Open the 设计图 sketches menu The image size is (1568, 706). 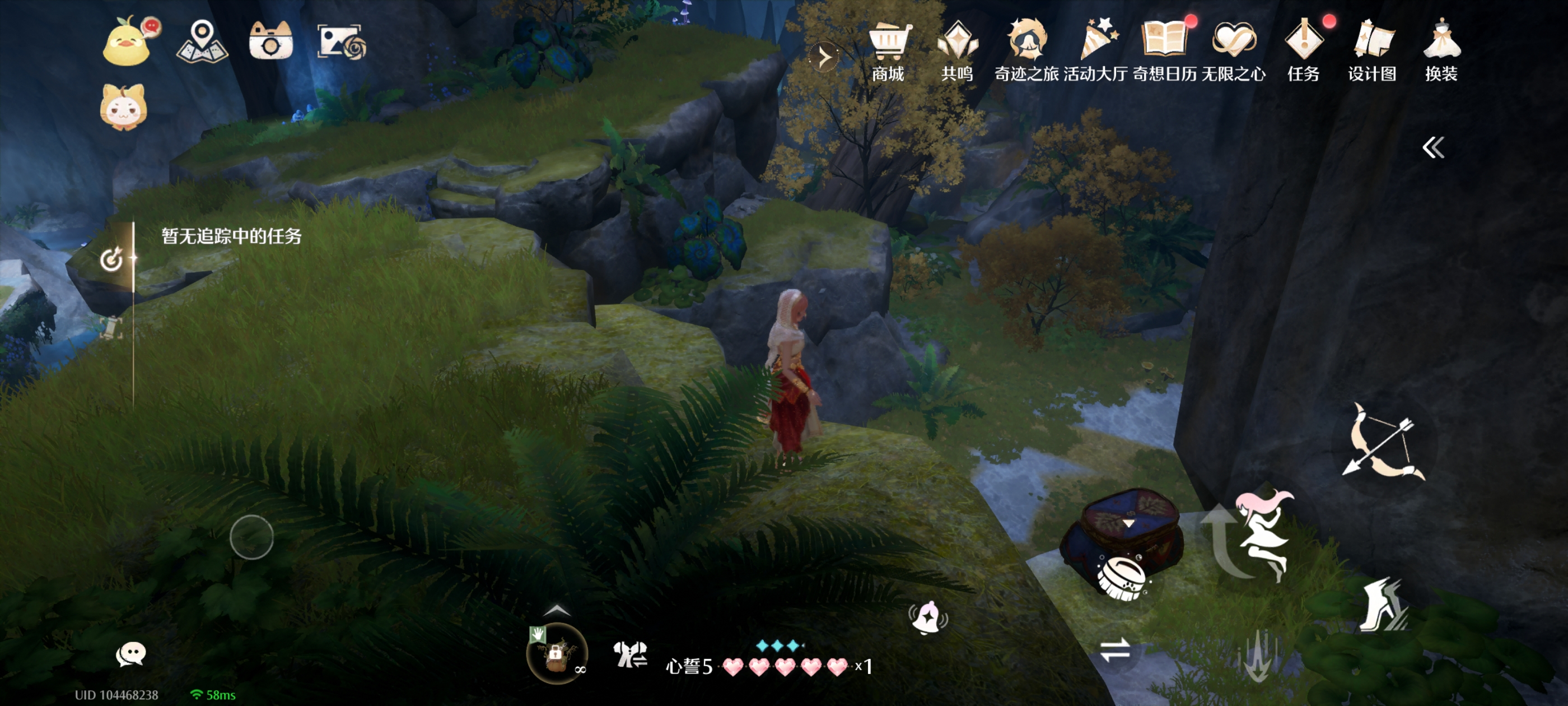click(x=1372, y=50)
